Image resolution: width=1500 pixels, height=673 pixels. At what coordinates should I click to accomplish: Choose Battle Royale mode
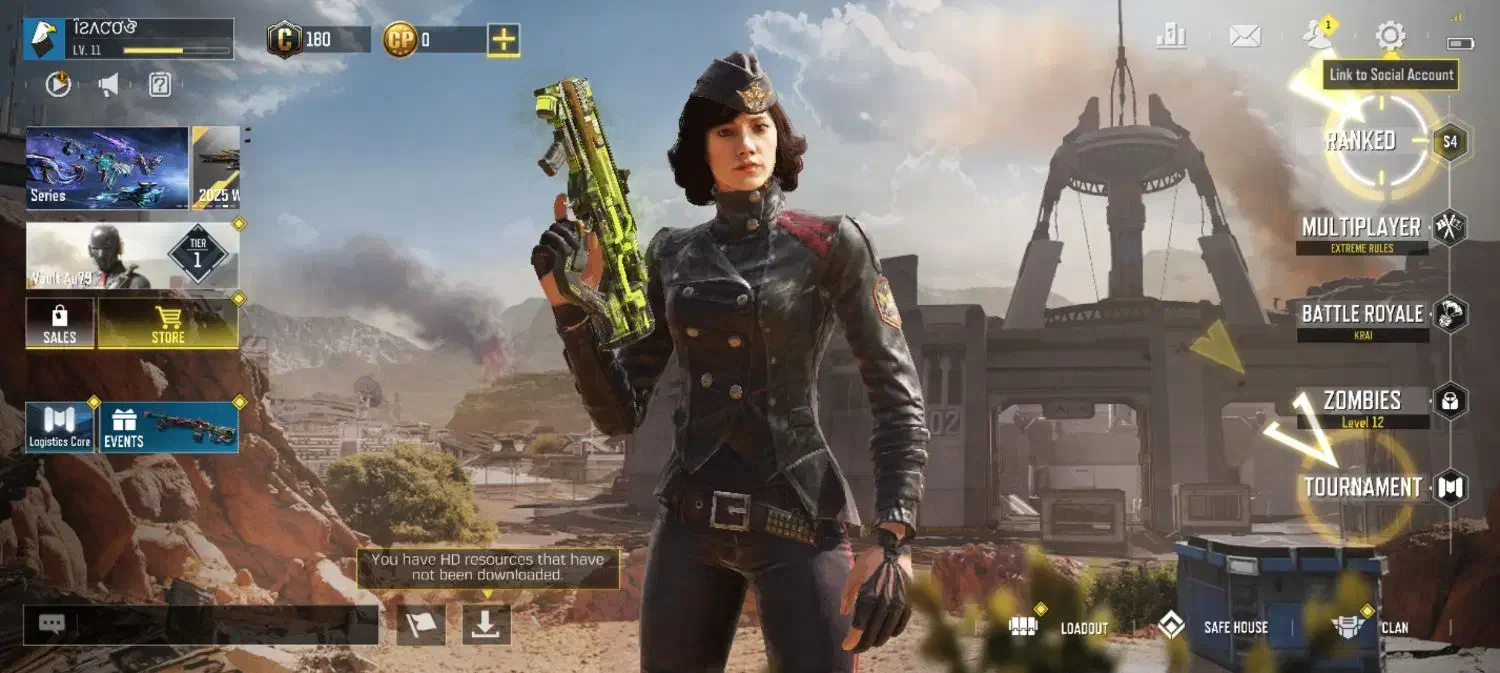pyautogui.click(x=1362, y=315)
